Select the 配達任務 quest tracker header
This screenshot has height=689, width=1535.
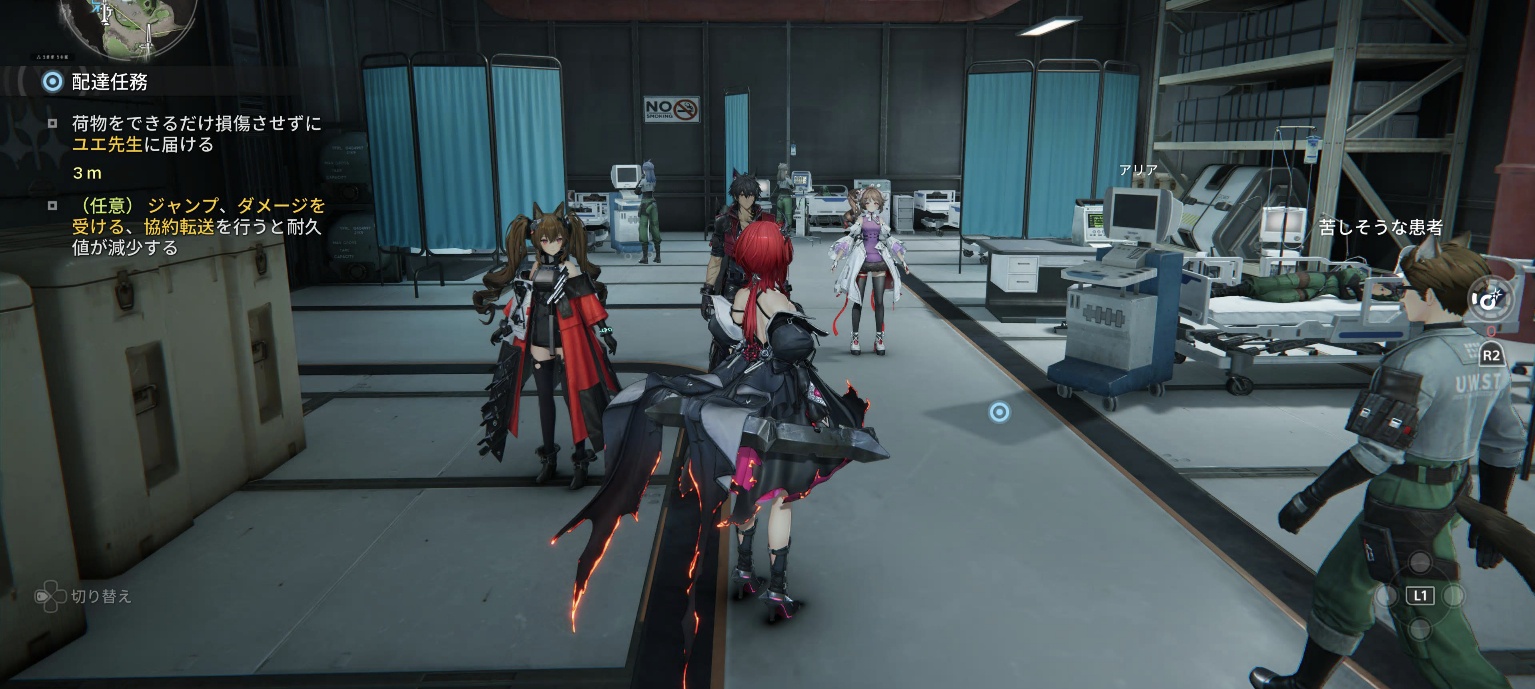pyautogui.click(x=108, y=82)
